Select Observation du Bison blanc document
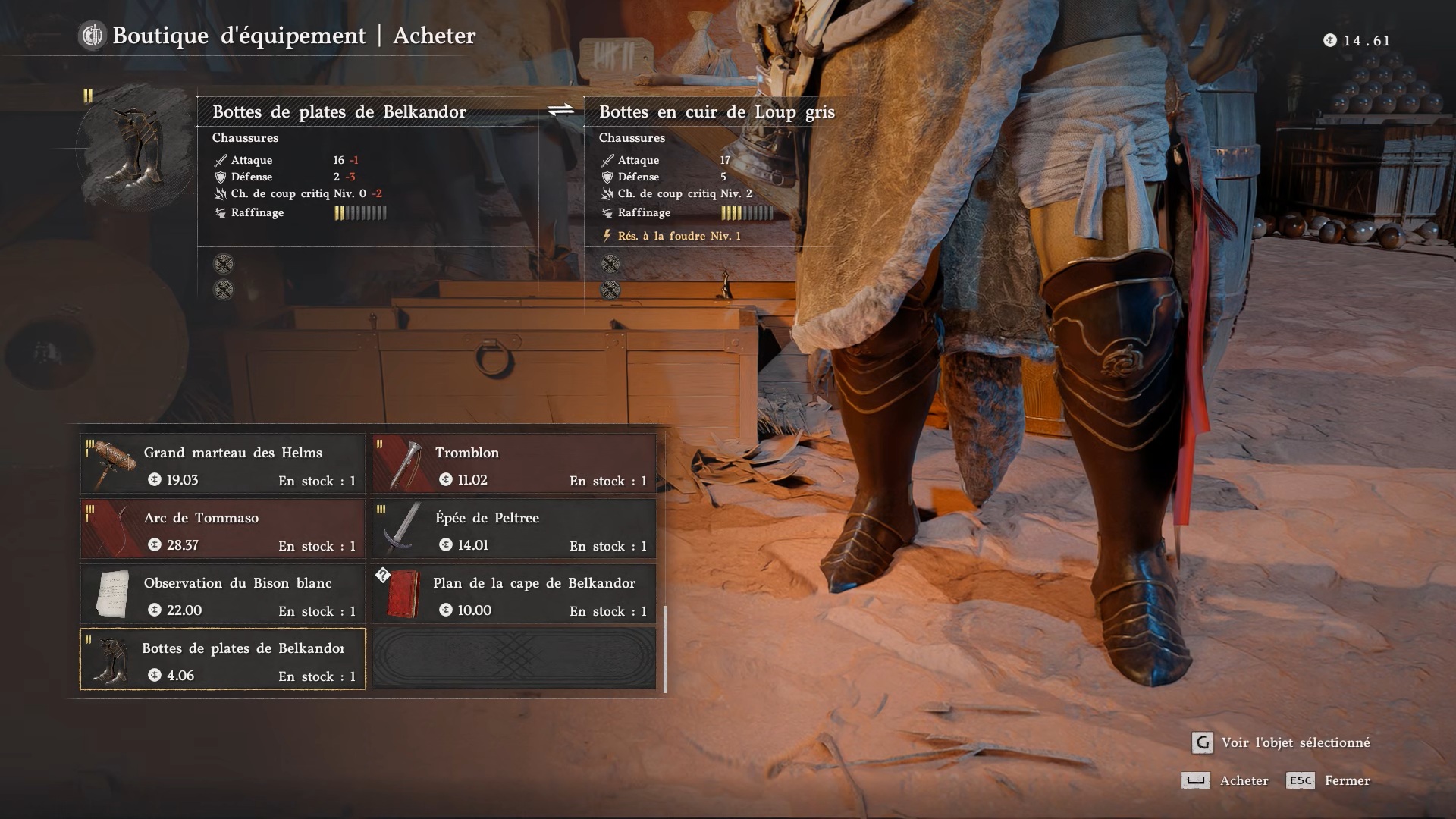This screenshot has width=1456, height=819. point(223,595)
